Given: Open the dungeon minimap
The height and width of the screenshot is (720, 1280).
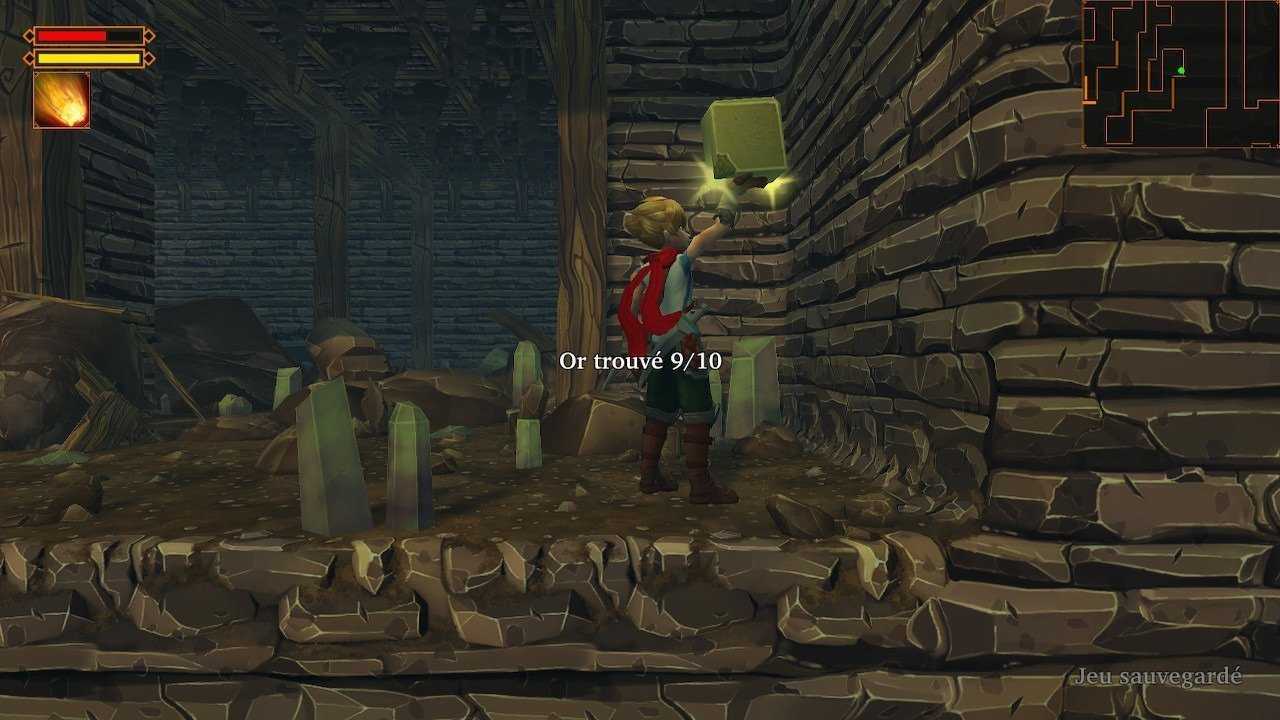Looking at the screenshot, I should pyautogui.click(x=1180, y=73).
